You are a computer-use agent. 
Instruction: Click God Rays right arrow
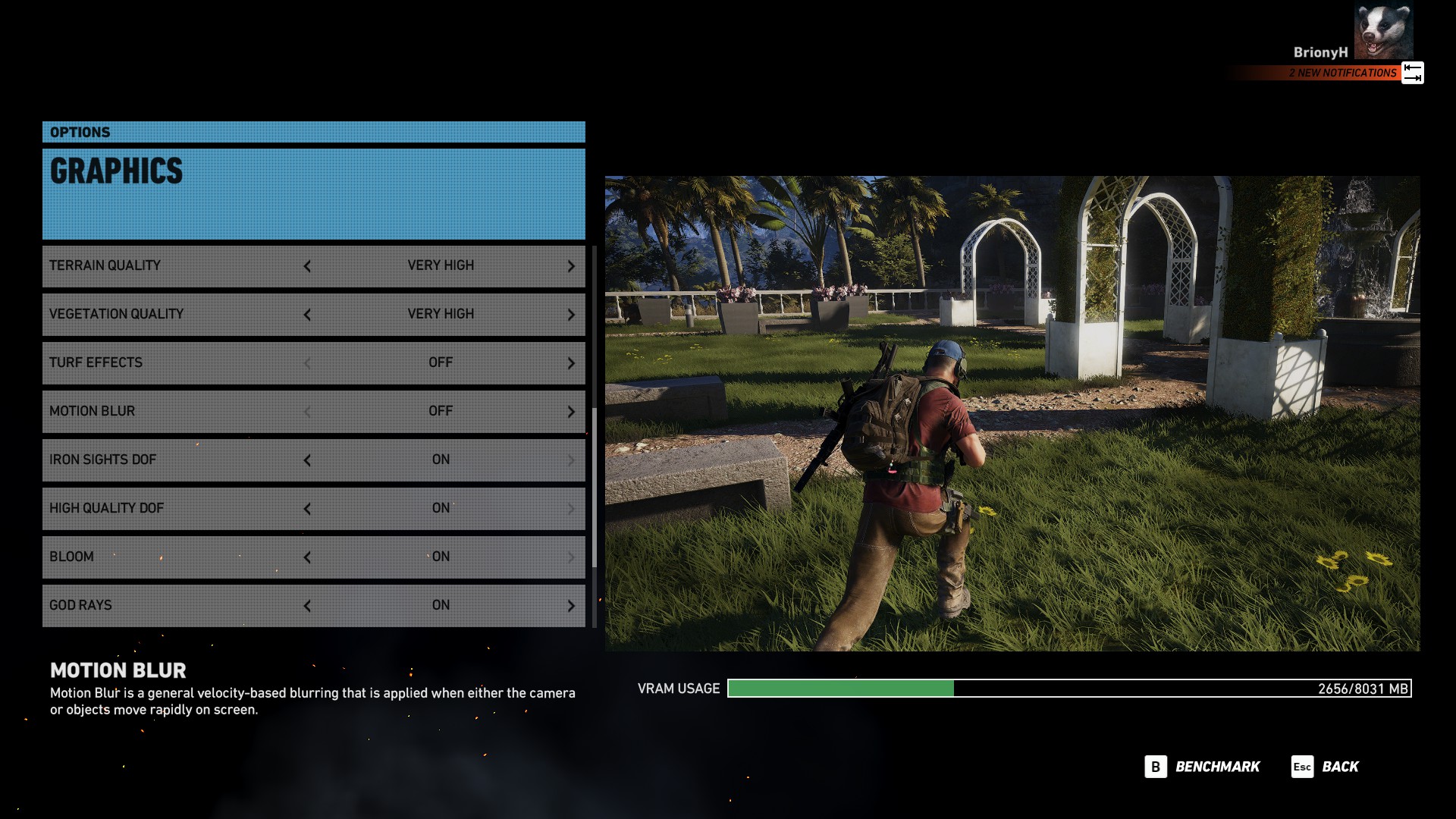click(x=571, y=606)
